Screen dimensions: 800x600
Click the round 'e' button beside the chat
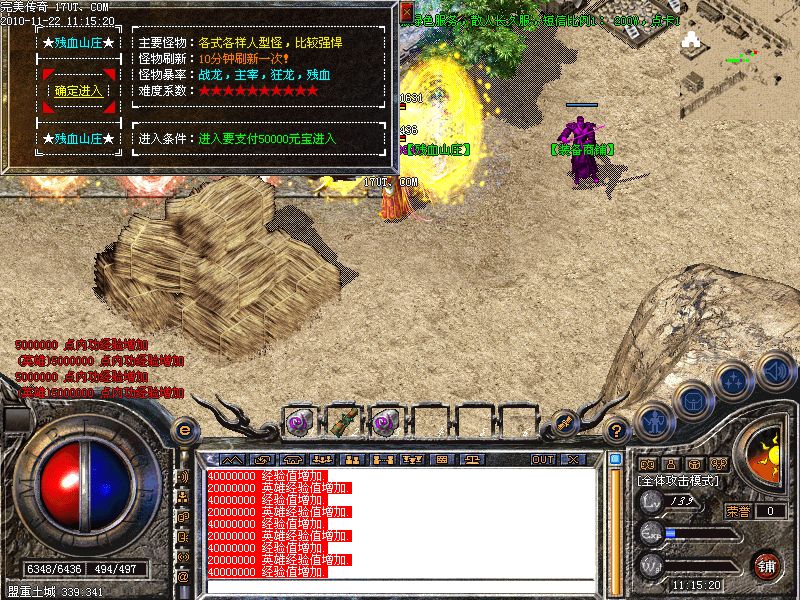[x=183, y=431]
